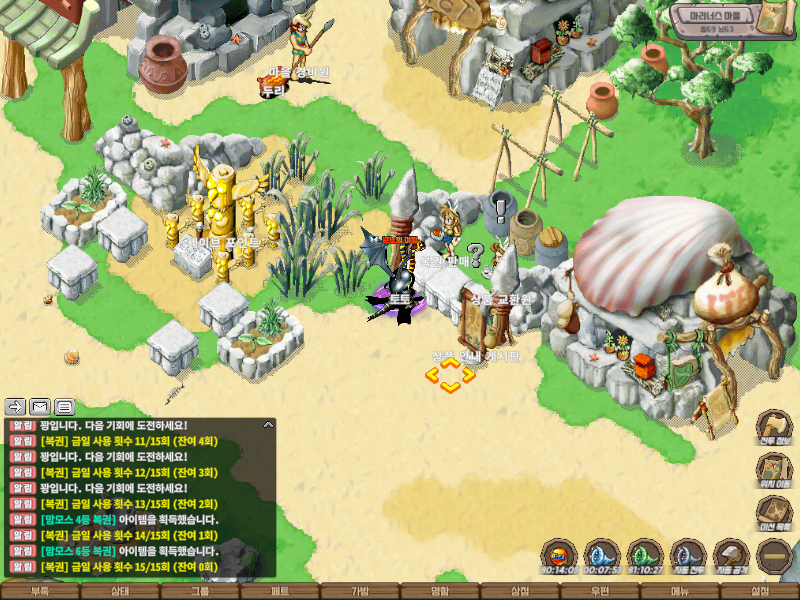This screenshot has height=600, width=800.
Task: Open the envelope button above chat
Action: [40, 406]
